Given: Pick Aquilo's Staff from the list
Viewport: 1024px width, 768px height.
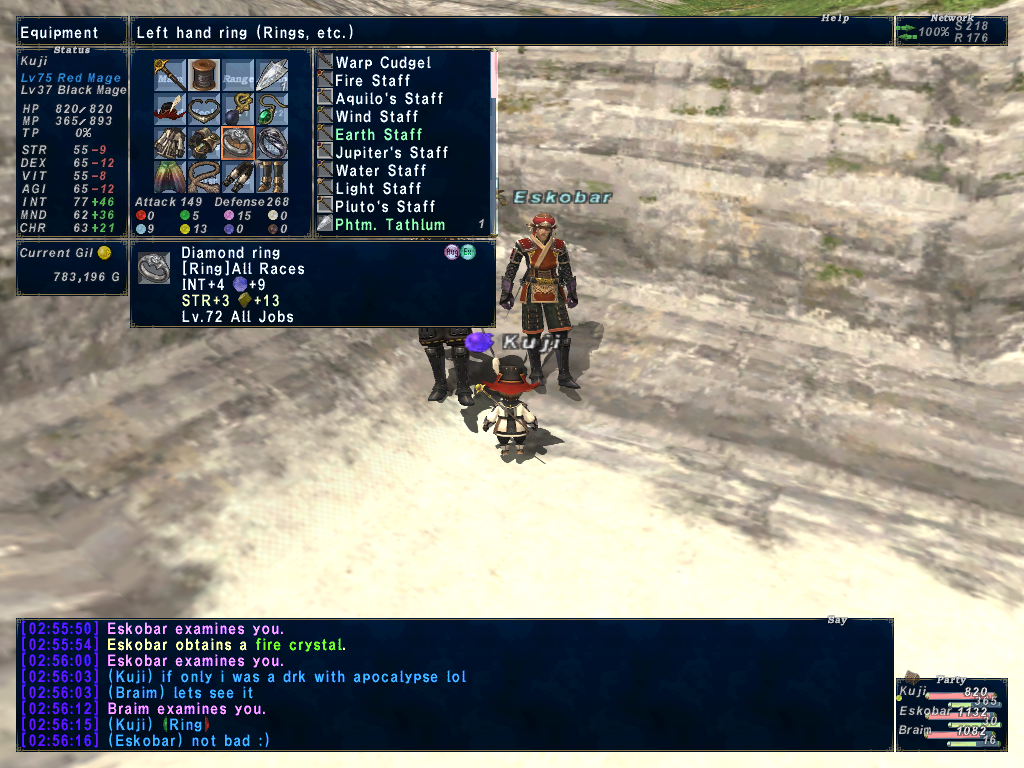Looking at the screenshot, I should (389, 99).
